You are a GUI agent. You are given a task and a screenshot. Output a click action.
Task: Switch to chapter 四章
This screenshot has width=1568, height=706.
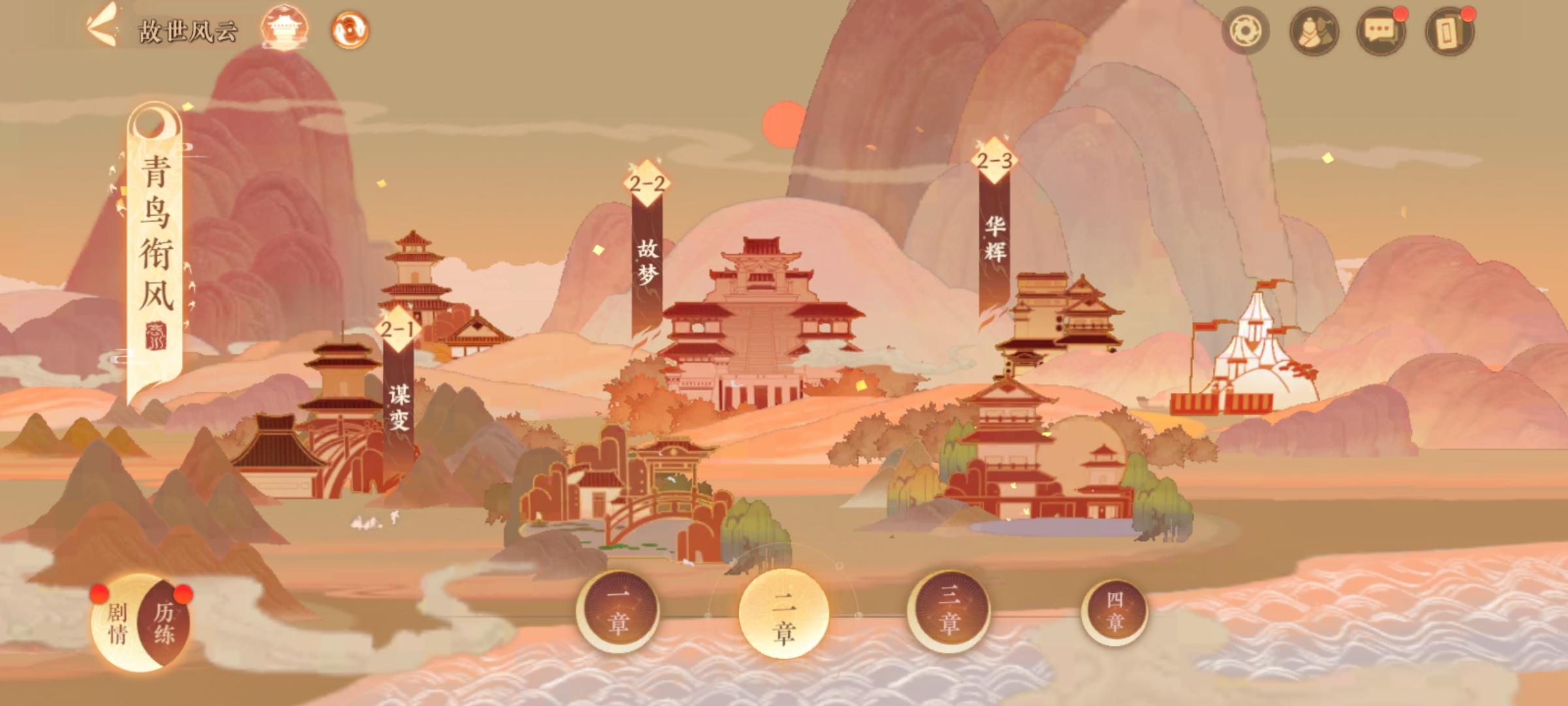[x=1115, y=611]
